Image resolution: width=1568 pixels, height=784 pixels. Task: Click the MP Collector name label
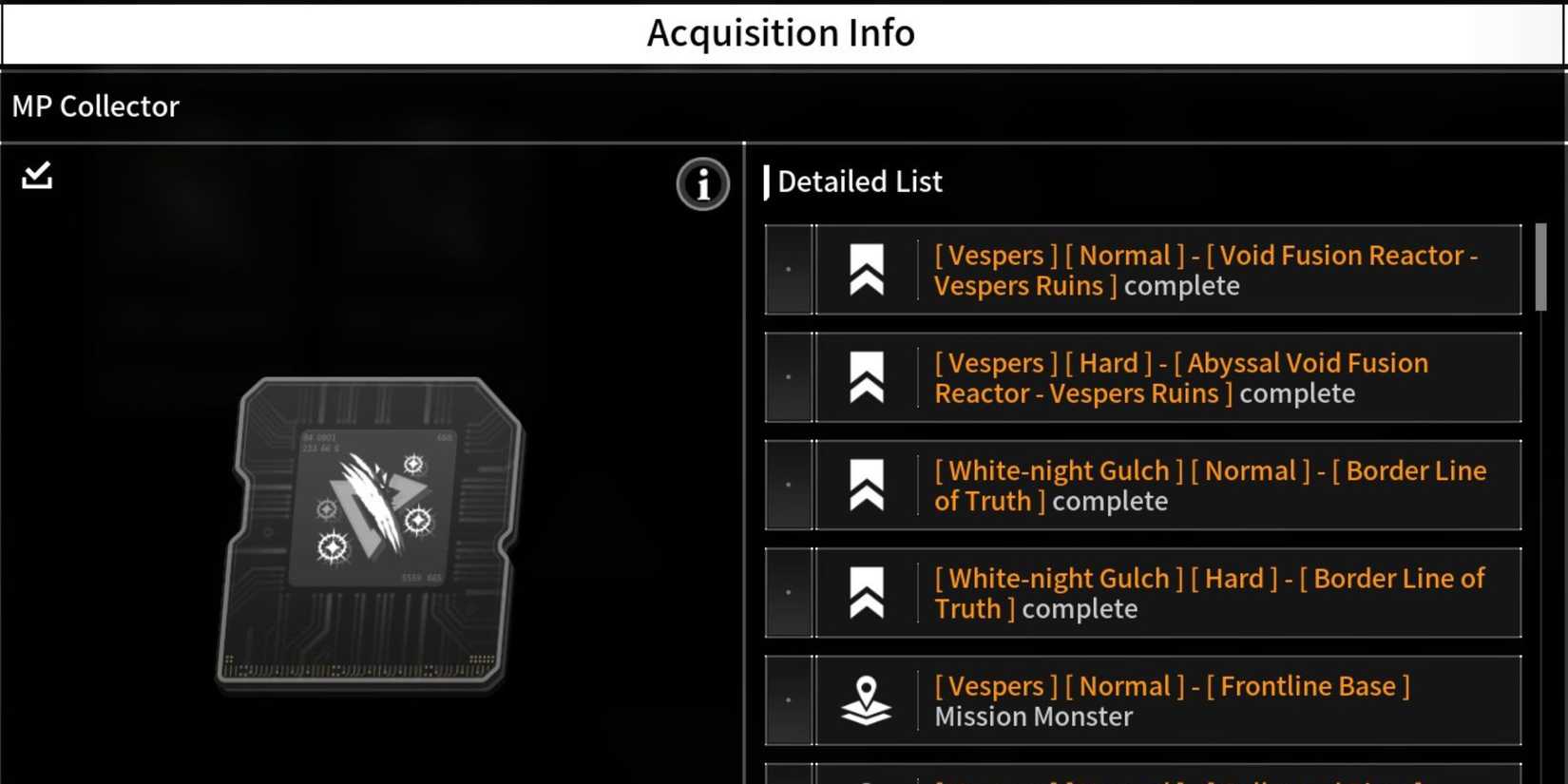(95, 105)
